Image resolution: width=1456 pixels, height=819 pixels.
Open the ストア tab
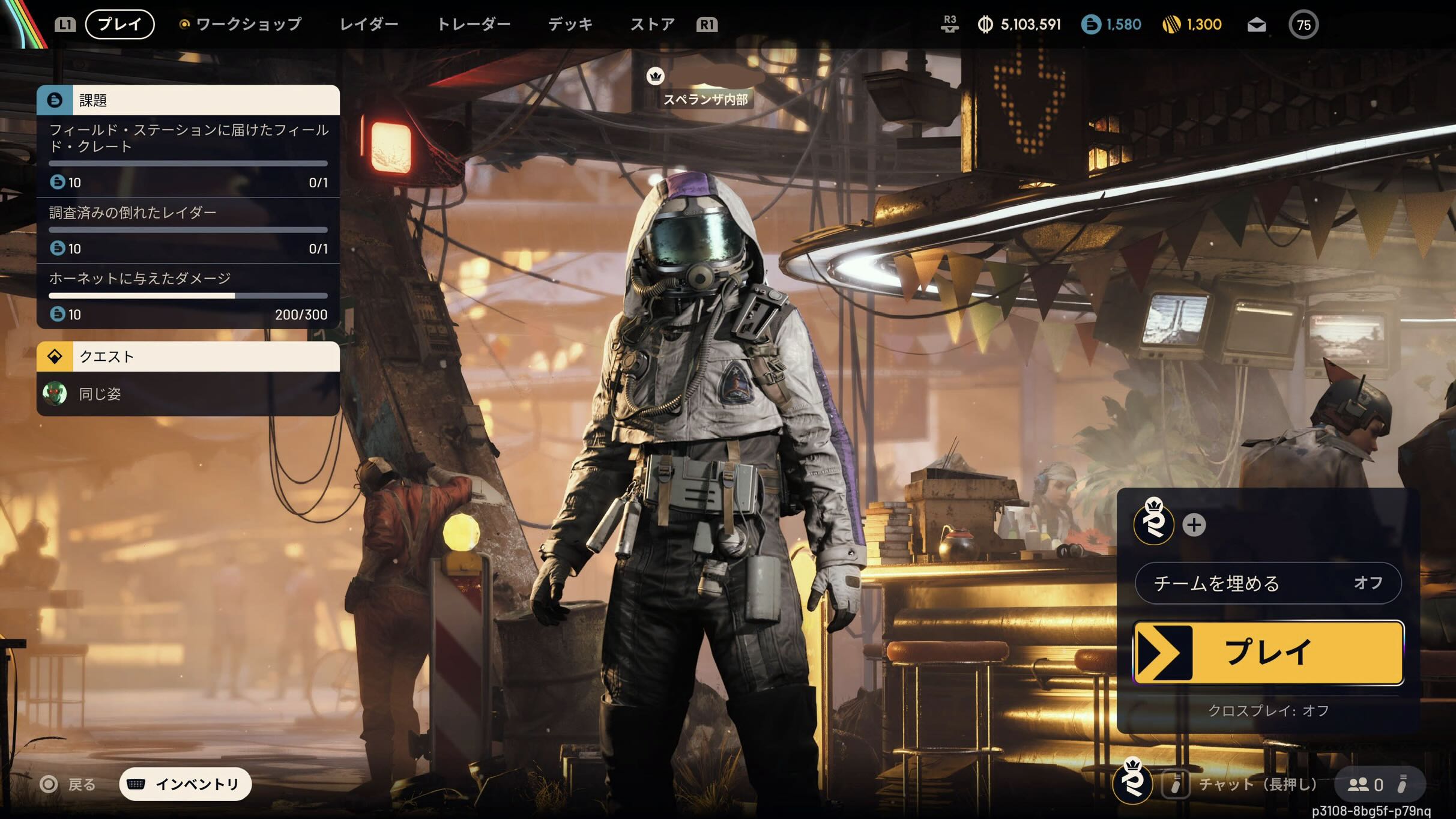(x=652, y=24)
